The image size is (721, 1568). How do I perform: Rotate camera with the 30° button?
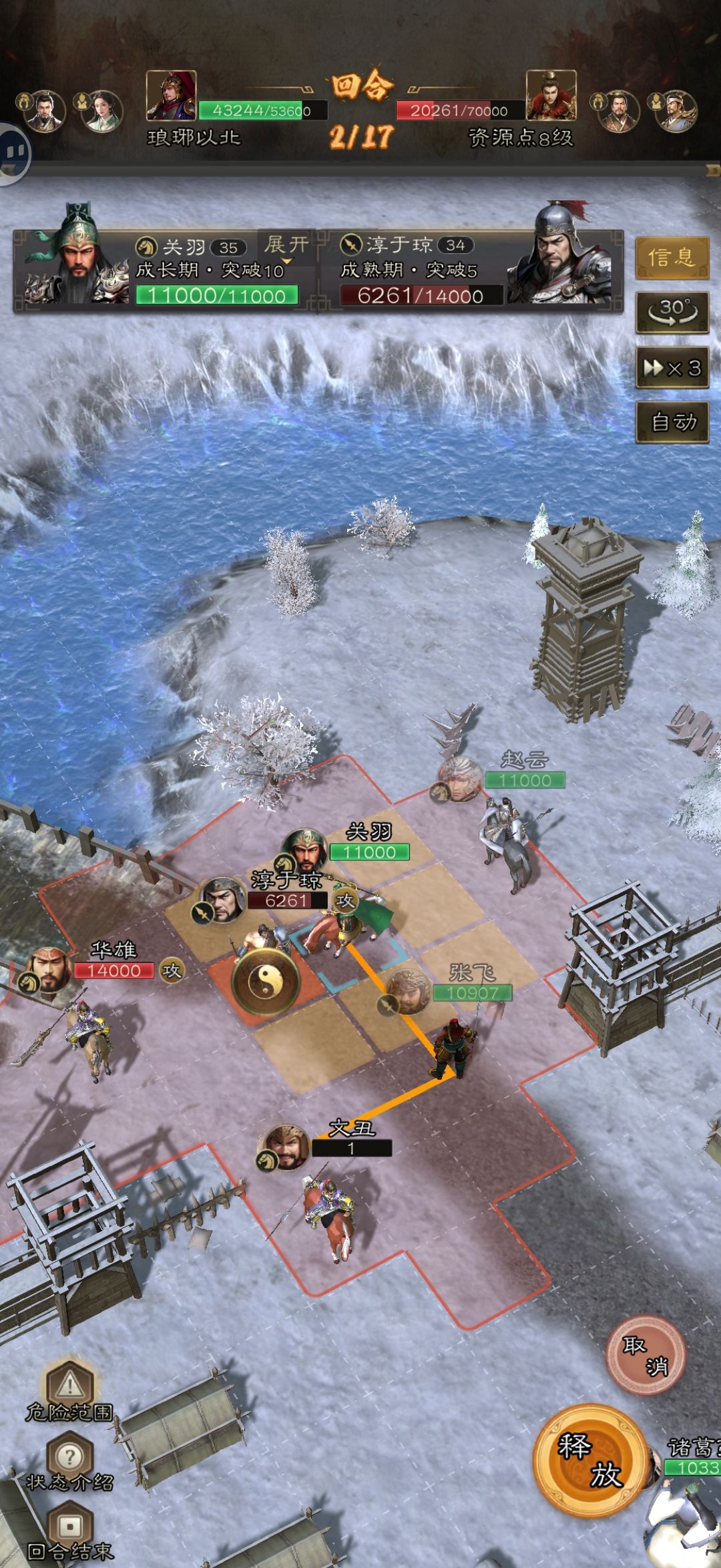point(672,312)
